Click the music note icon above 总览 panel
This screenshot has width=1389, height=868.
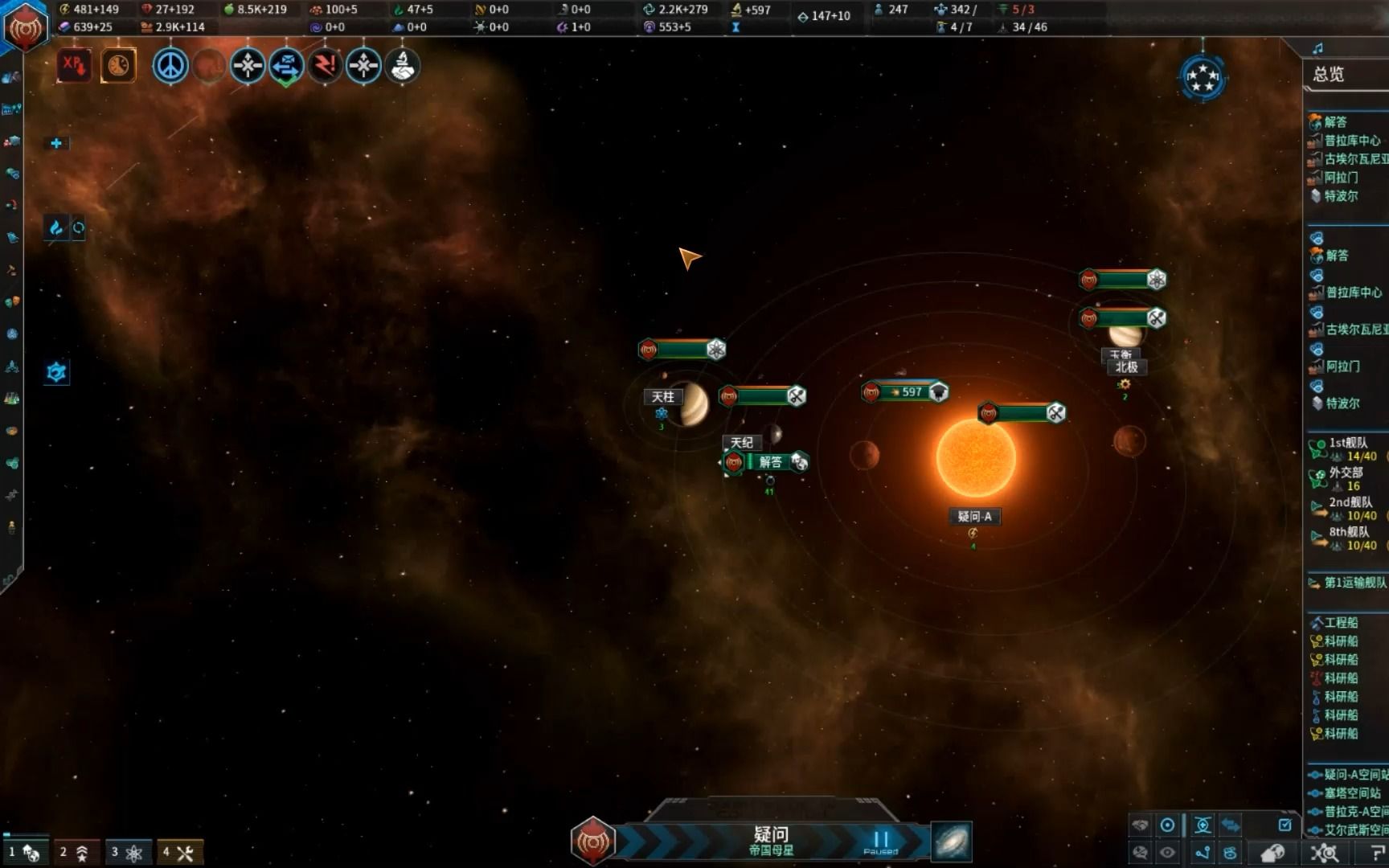pos(1316,47)
